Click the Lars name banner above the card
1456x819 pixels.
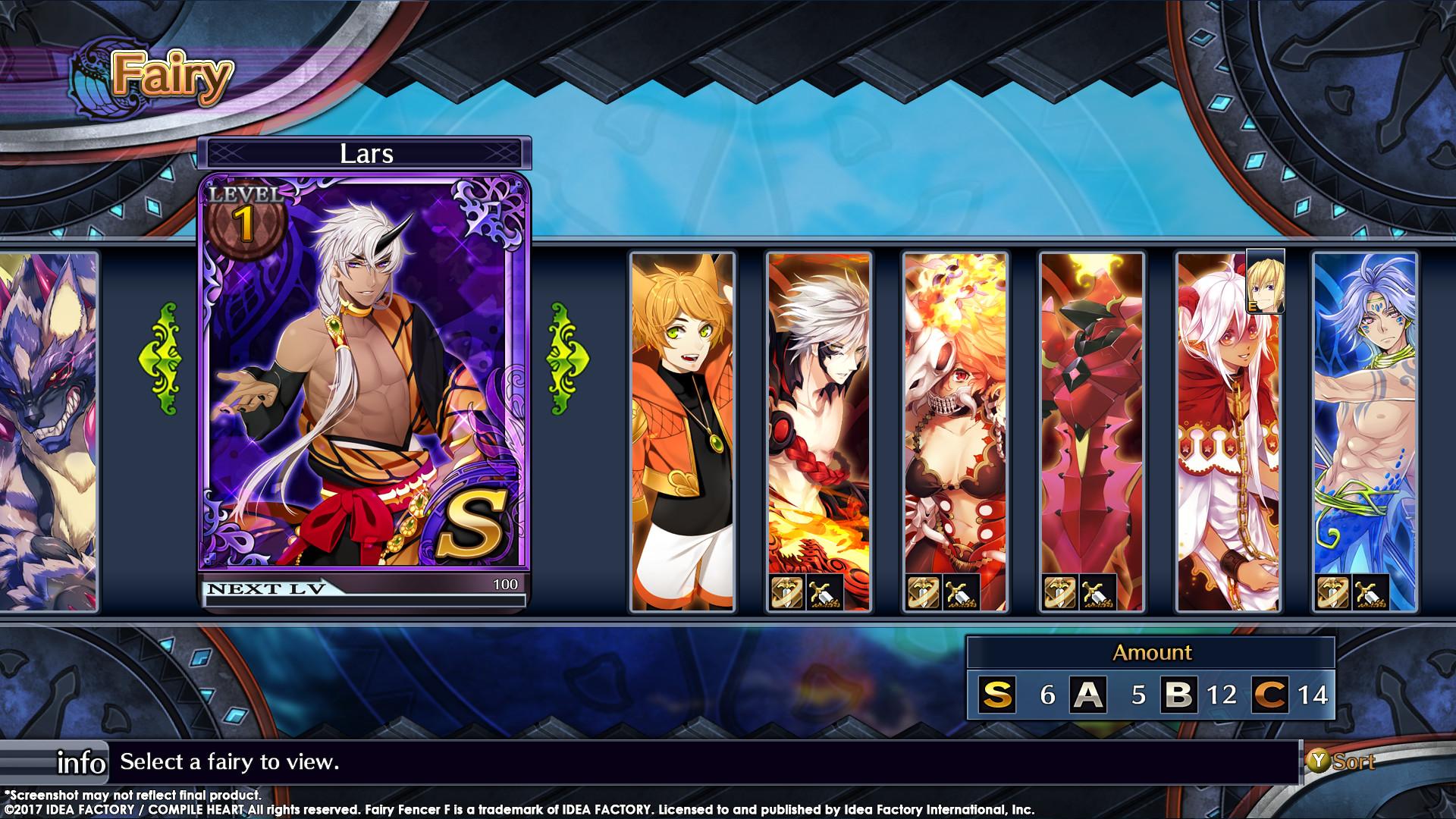[366, 155]
